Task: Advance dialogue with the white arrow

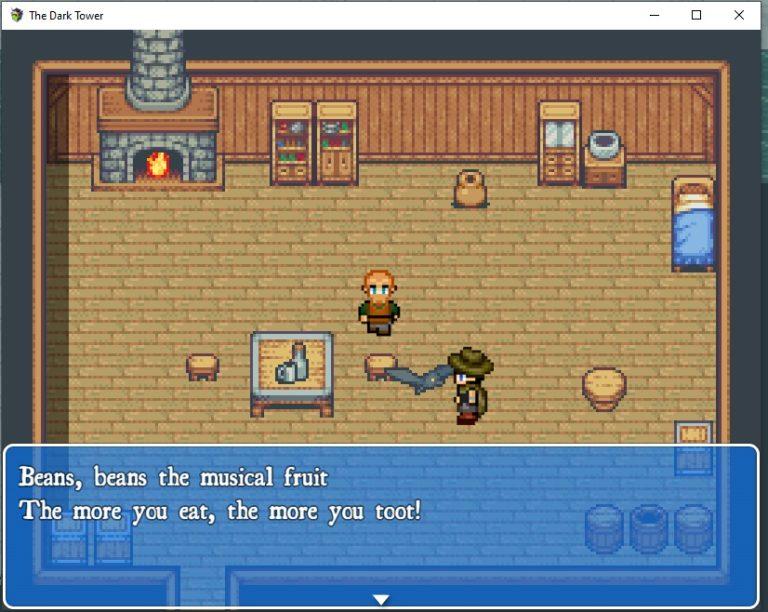Action: pos(381,600)
